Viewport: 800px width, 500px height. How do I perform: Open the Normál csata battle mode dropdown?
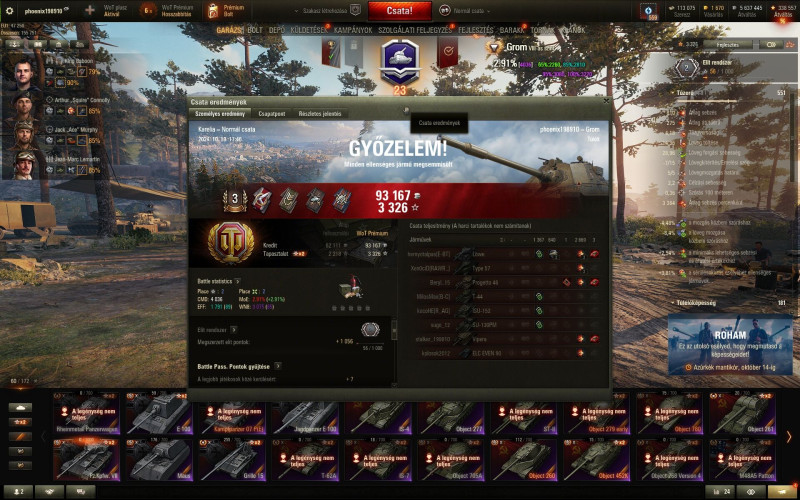[x=473, y=11]
